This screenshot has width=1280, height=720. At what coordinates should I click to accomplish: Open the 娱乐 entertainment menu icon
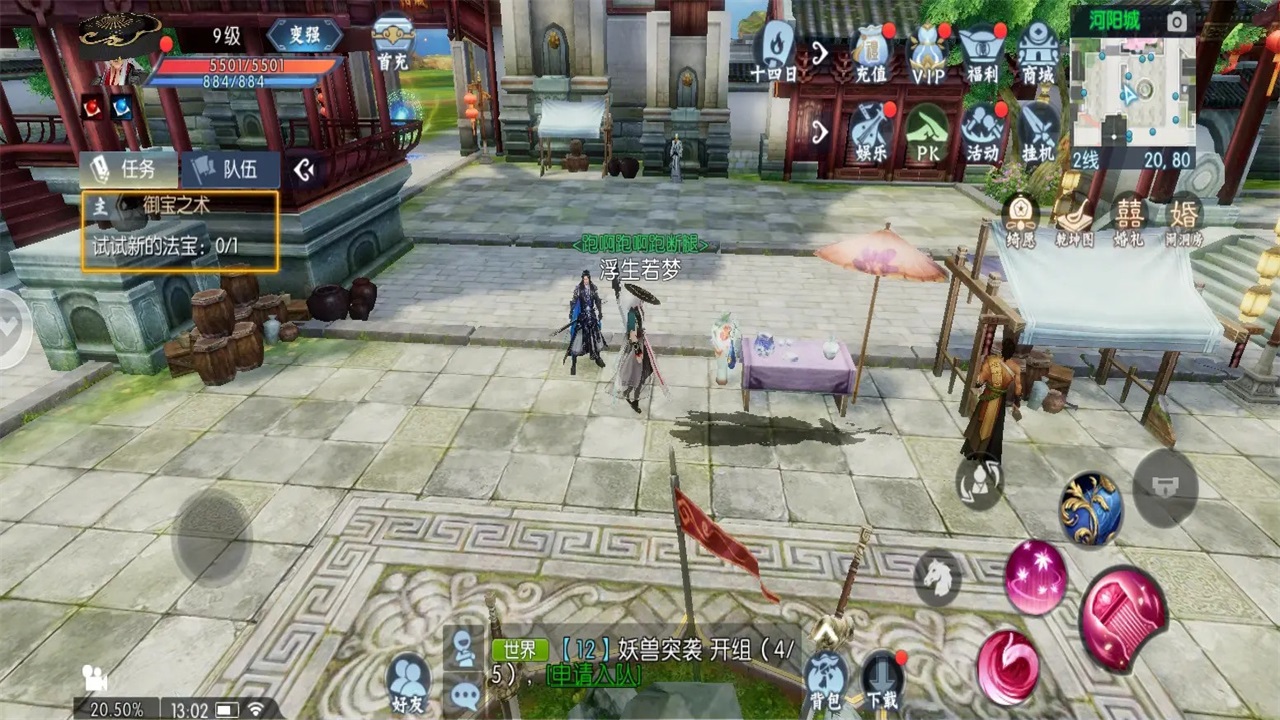871,133
